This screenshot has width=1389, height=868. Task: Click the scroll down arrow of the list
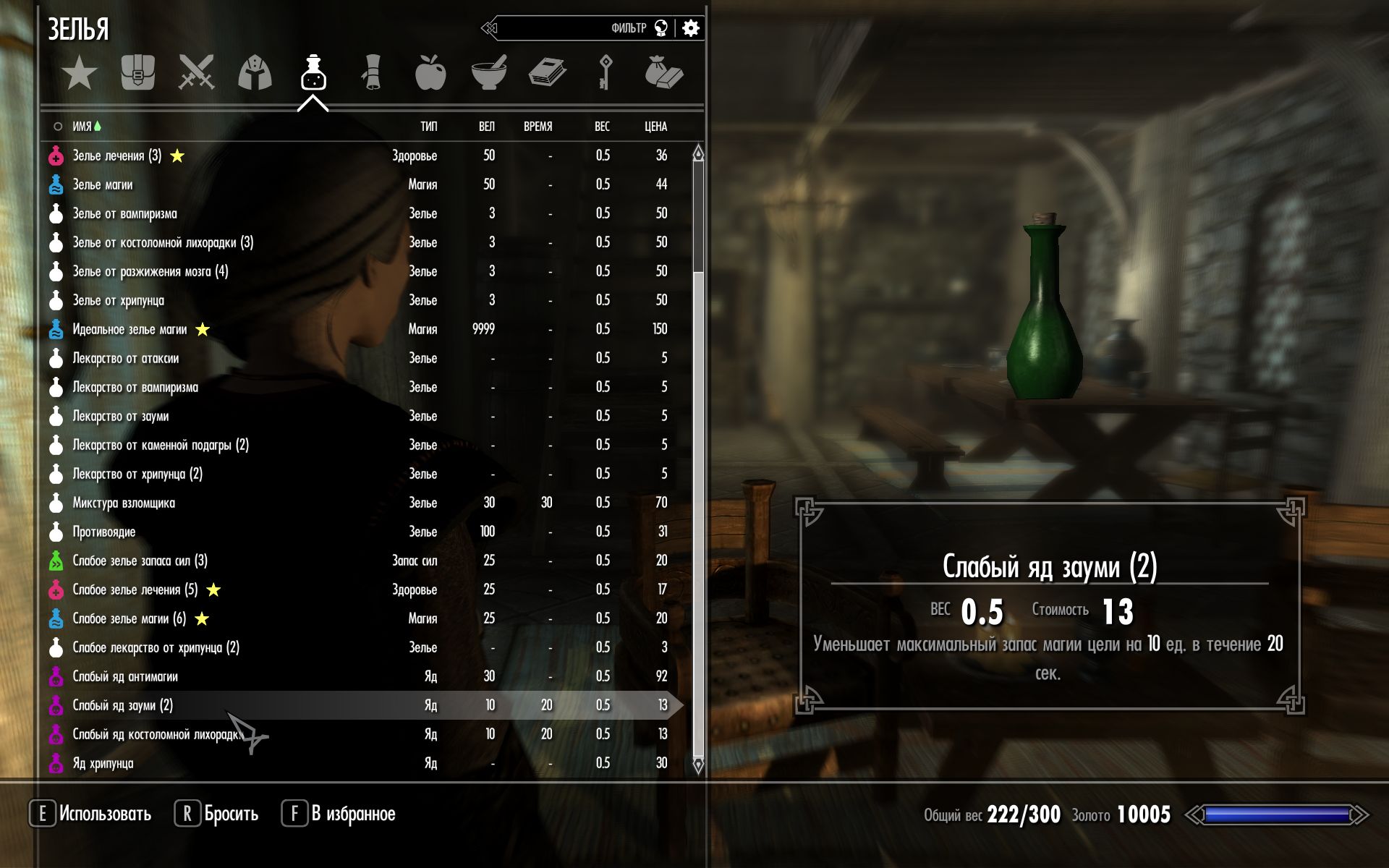point(698,765)
